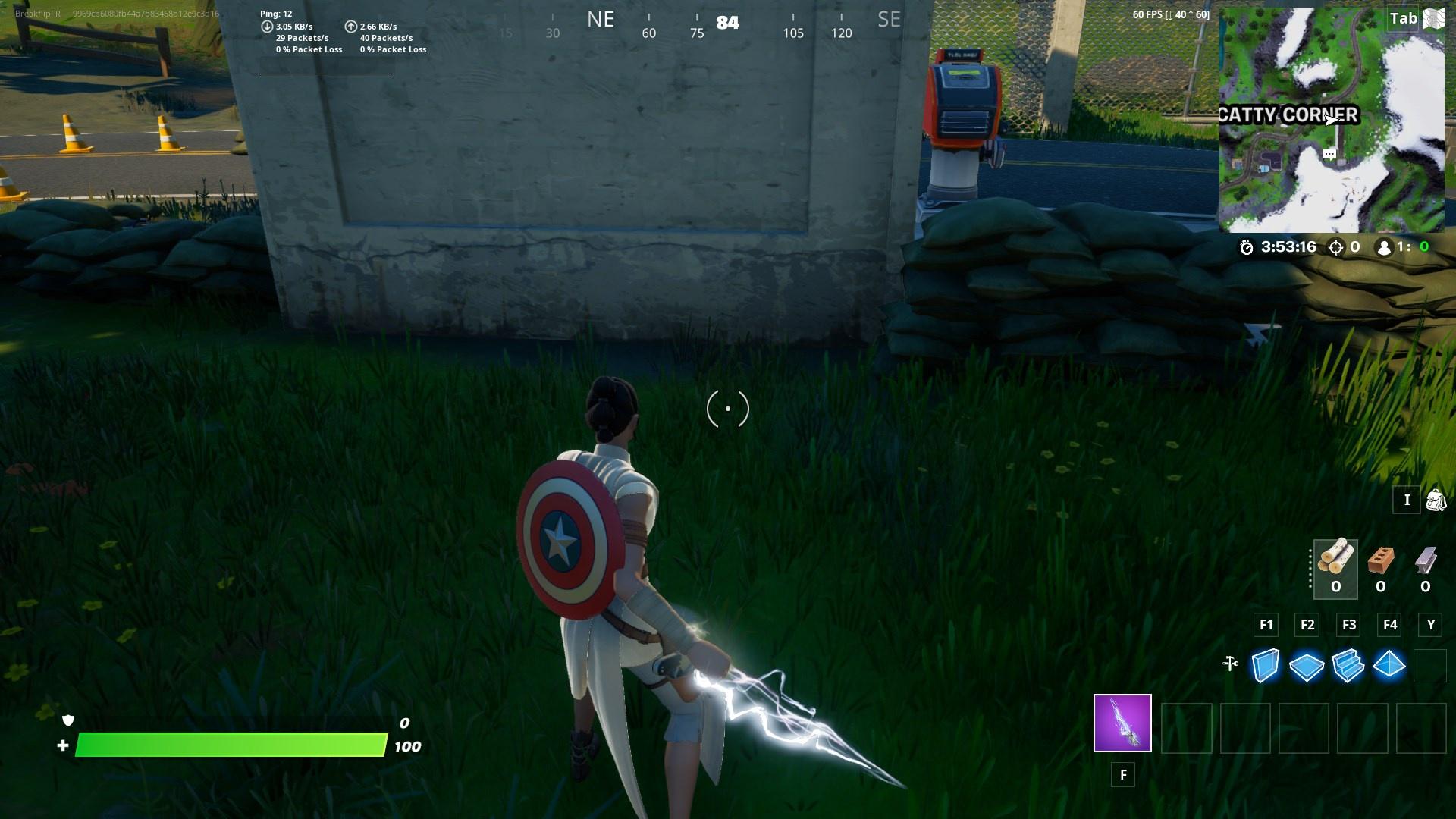Viewport: 1456px width, 819px height.
Task: Click the wood material selection highlight
Action: click(1335, 569)
